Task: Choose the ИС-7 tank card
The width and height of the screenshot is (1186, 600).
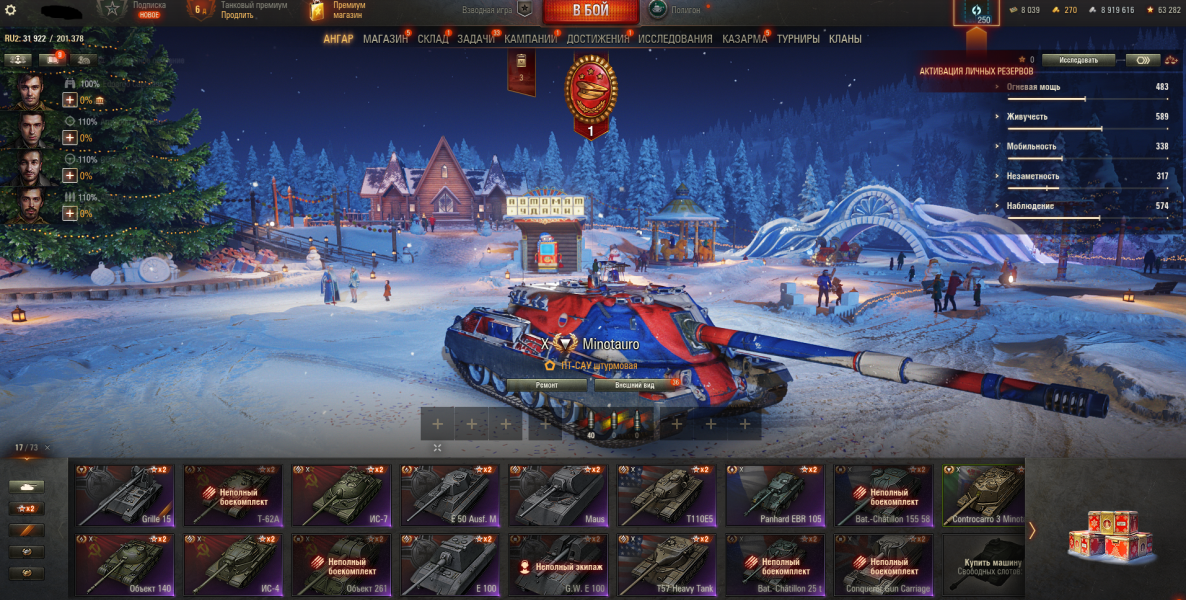Action: pos(341,494)
